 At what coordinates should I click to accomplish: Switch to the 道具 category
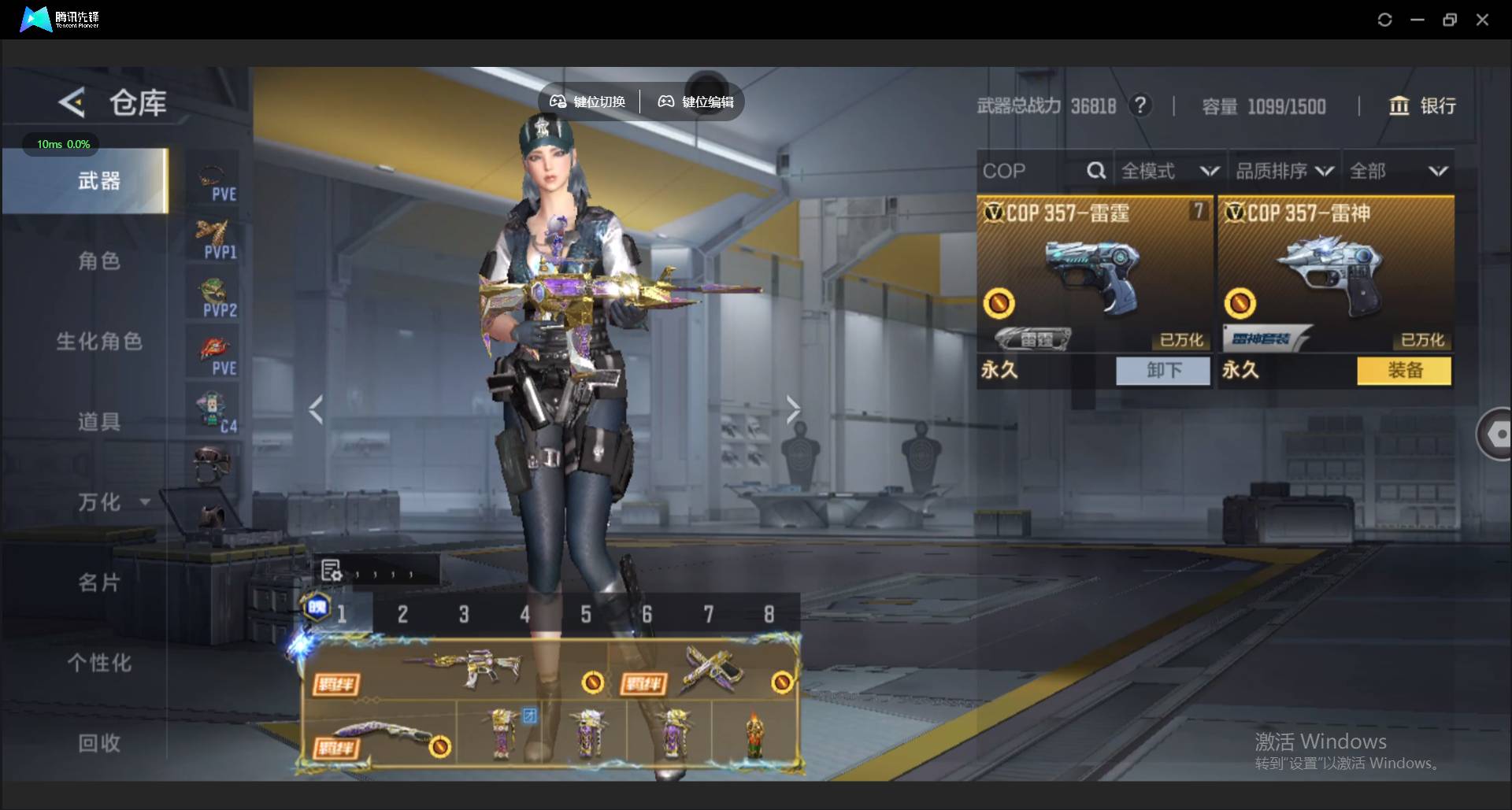point(99,422)
